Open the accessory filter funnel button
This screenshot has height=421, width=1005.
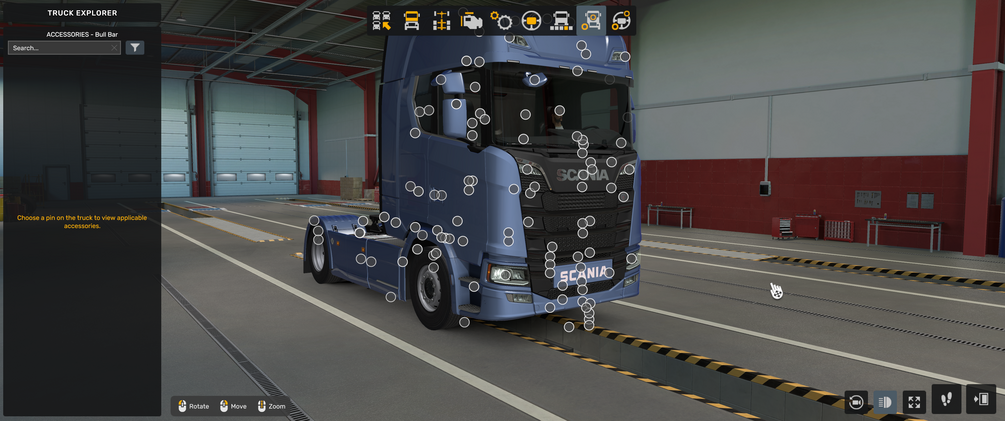click(x=135, y=48)
